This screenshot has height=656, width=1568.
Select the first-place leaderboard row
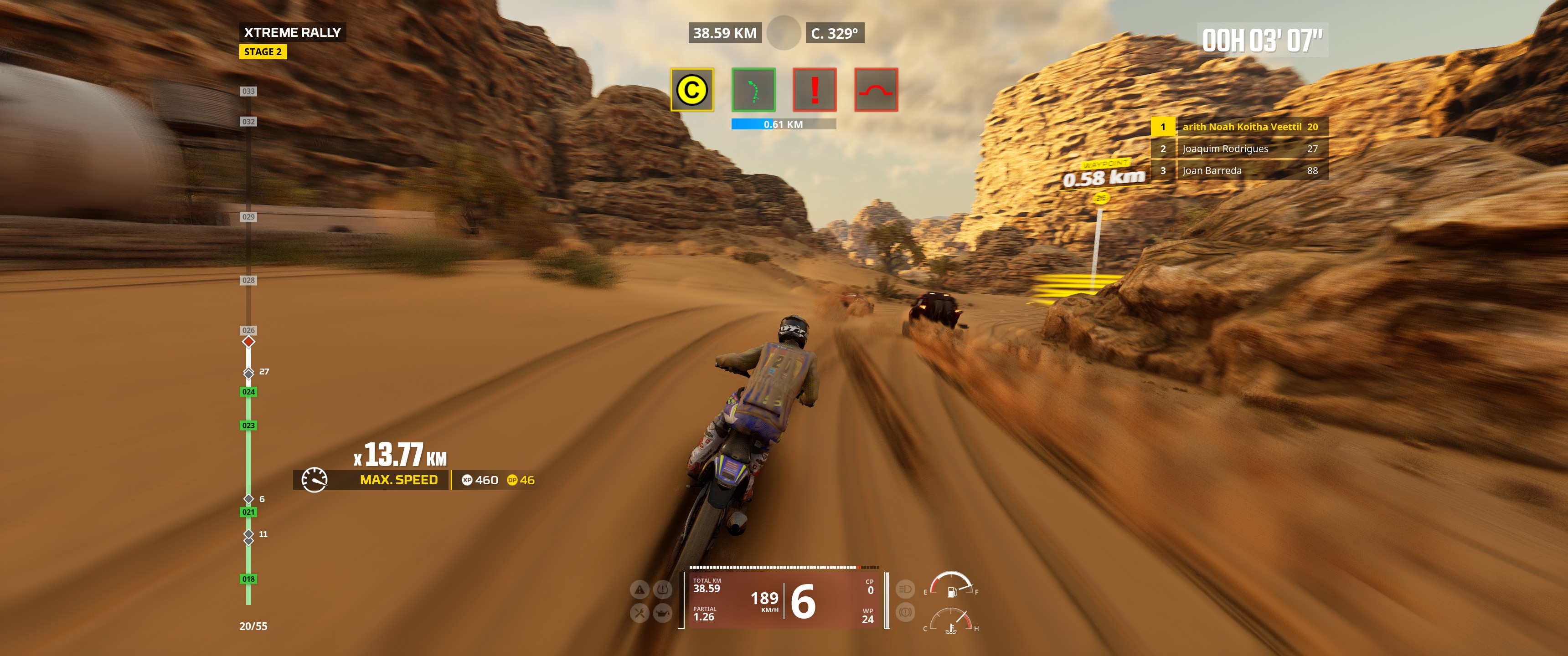1239,127
